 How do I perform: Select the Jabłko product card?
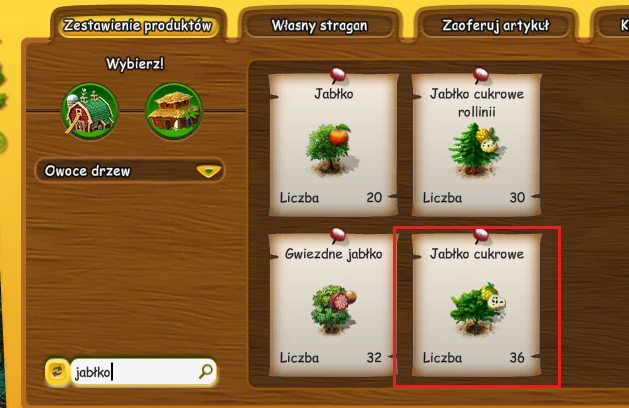pos(330,145)
